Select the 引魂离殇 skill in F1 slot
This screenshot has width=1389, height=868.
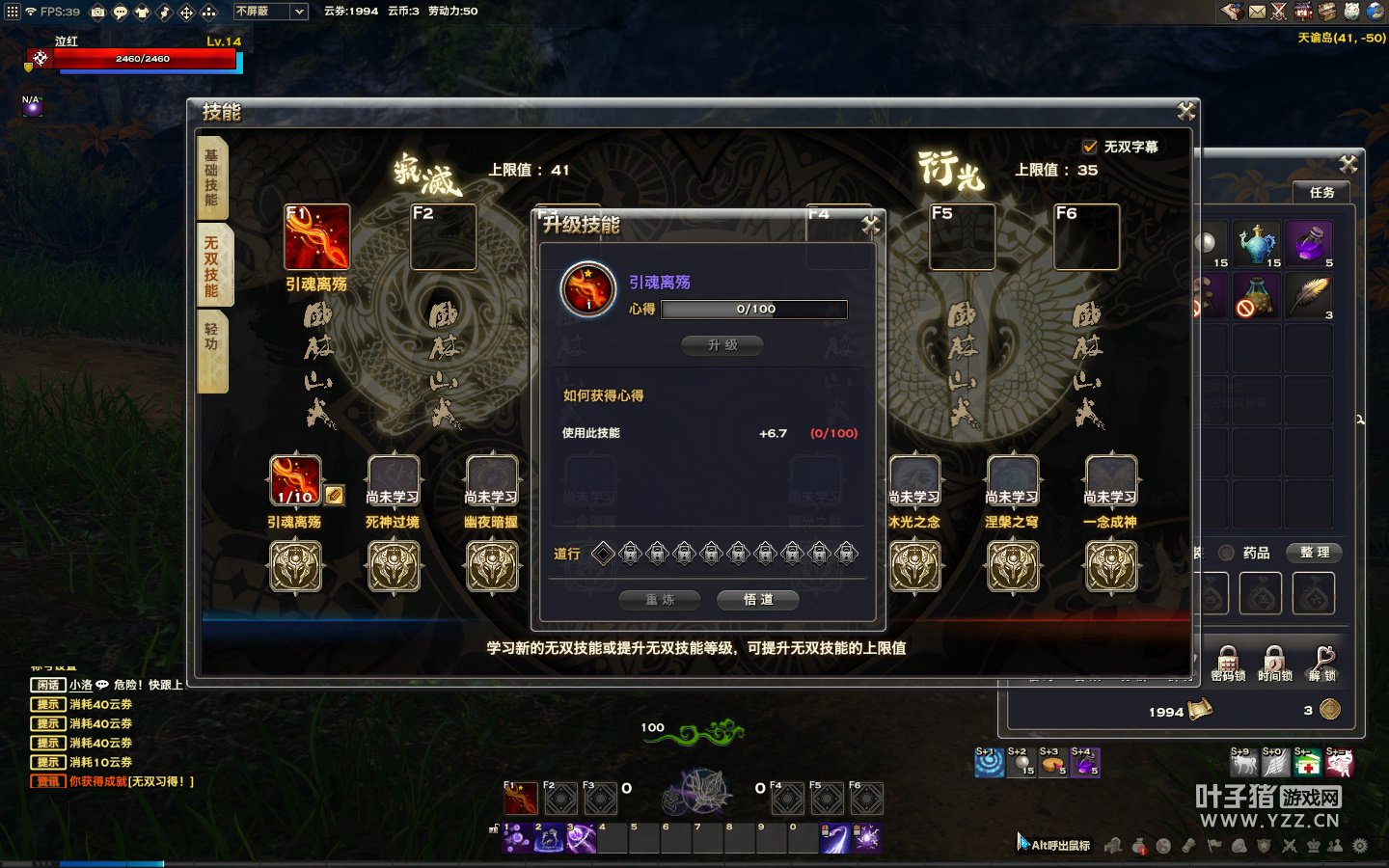(316, 237)
